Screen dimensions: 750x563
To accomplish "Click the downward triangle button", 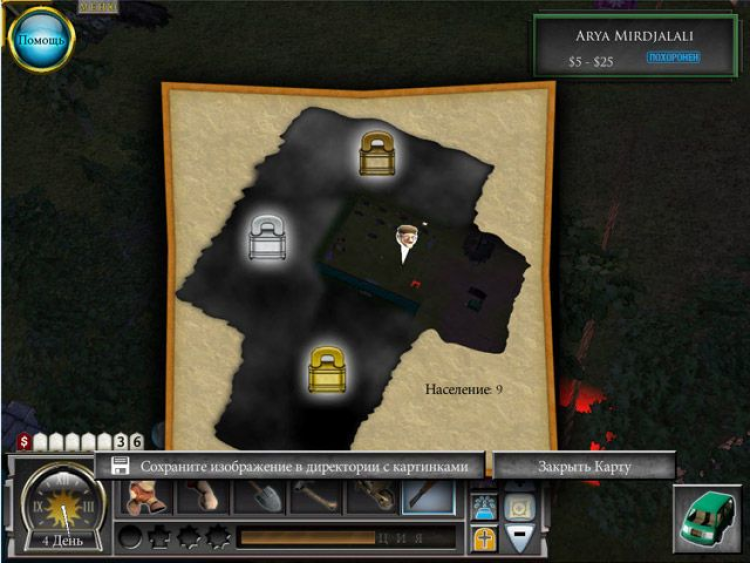I will click(520, 538).
